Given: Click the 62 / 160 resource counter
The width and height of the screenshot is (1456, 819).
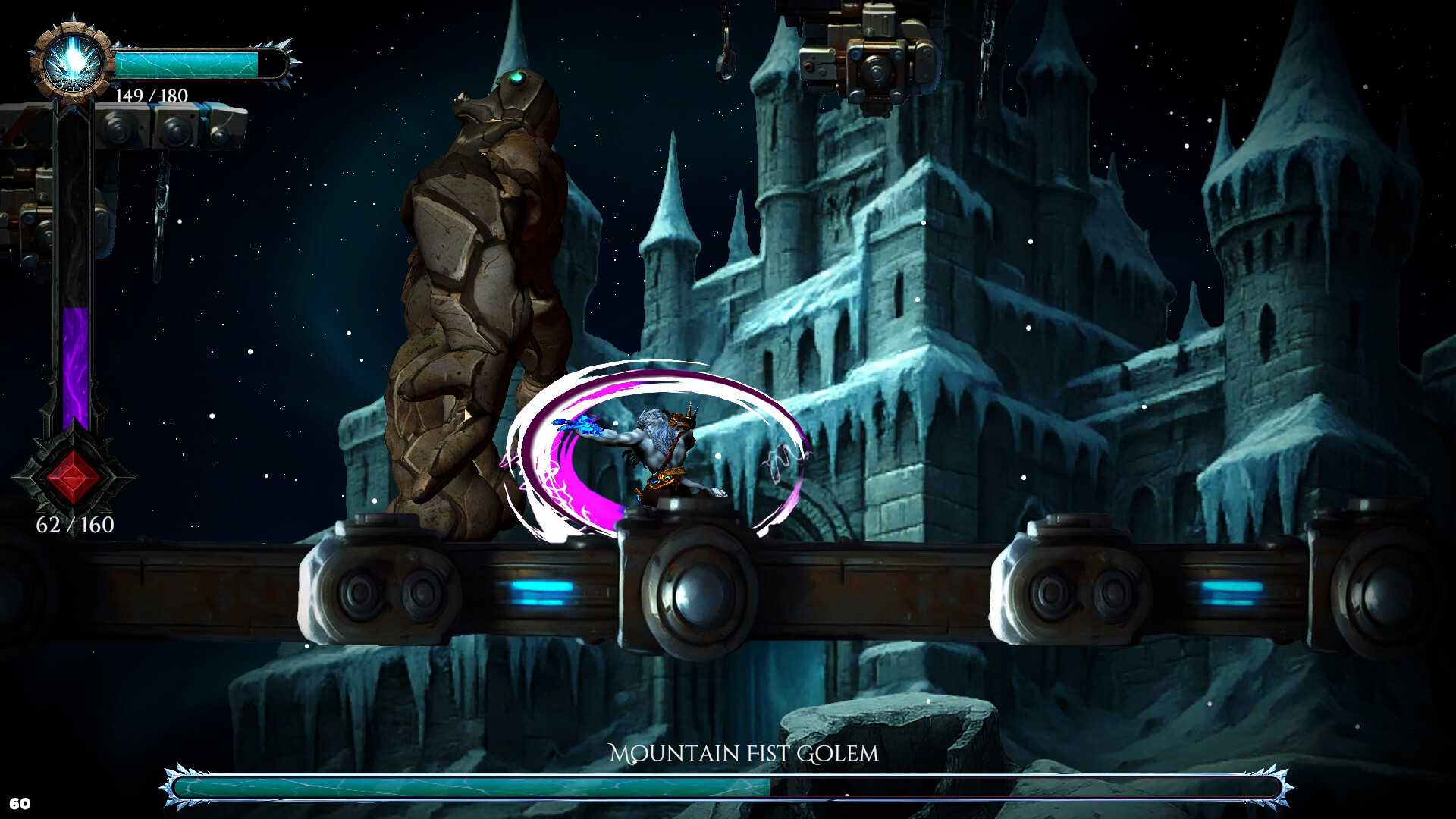Looking at the screenshot, I should (x=74, y=523).
